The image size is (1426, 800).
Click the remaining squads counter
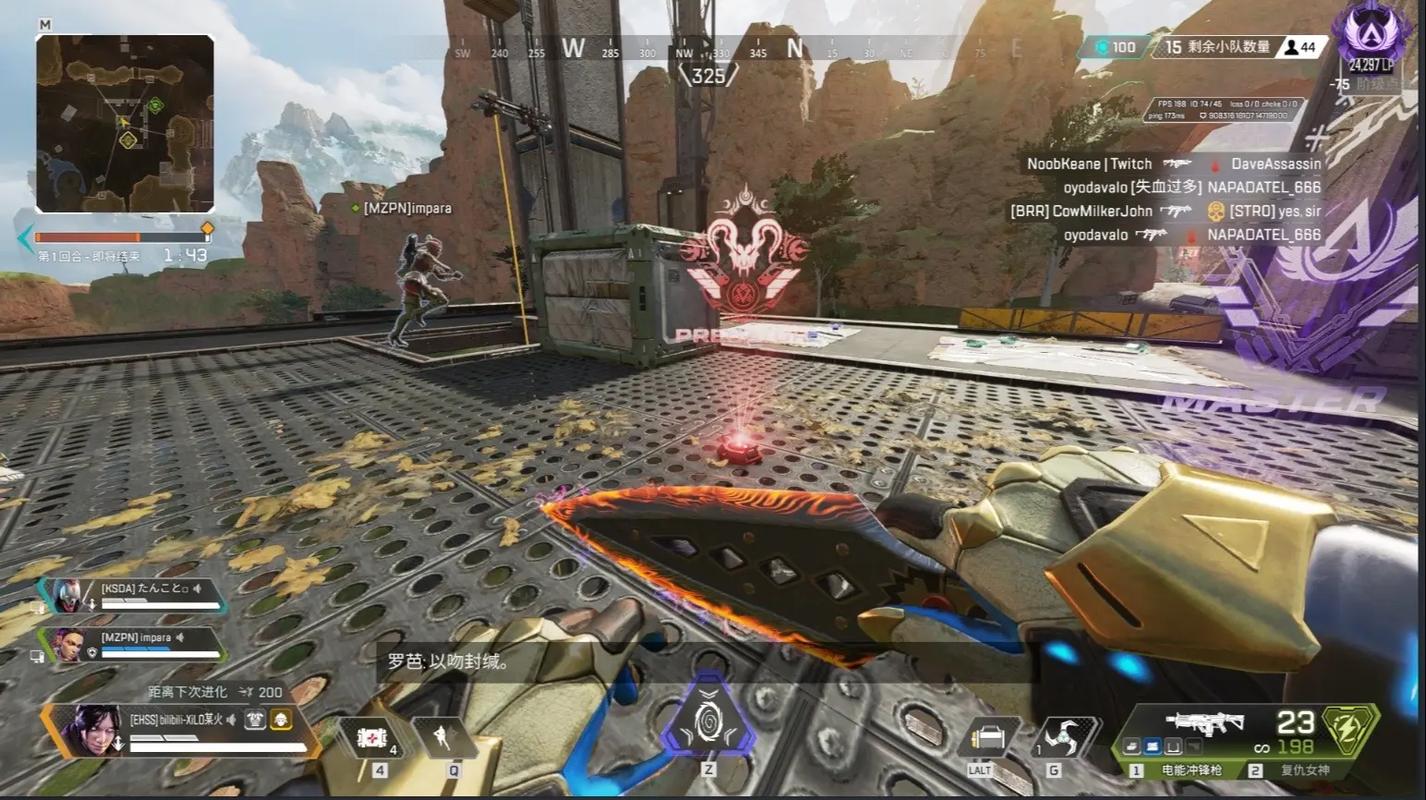[1215, 47]
